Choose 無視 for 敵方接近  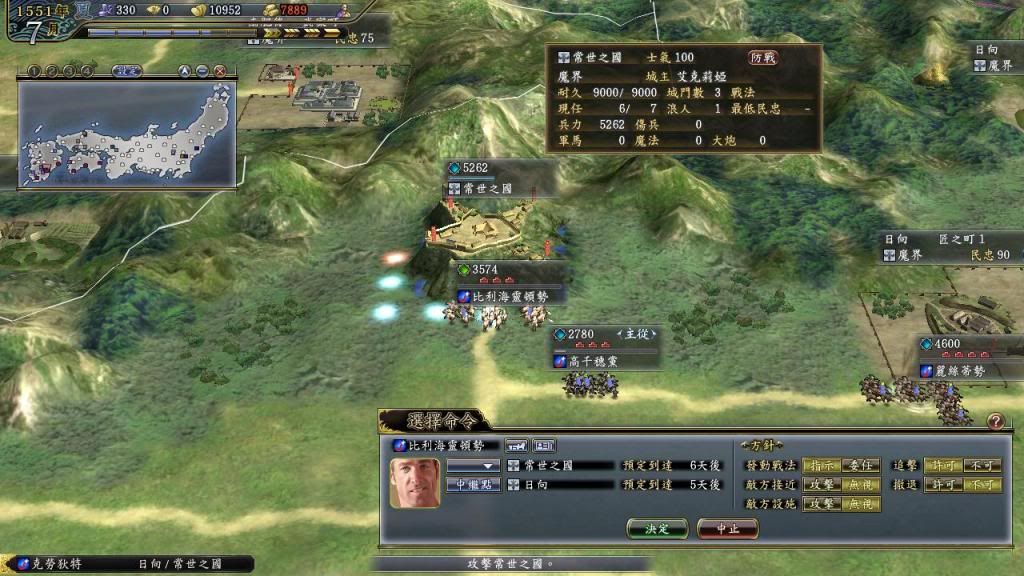(x=860, y=485)
